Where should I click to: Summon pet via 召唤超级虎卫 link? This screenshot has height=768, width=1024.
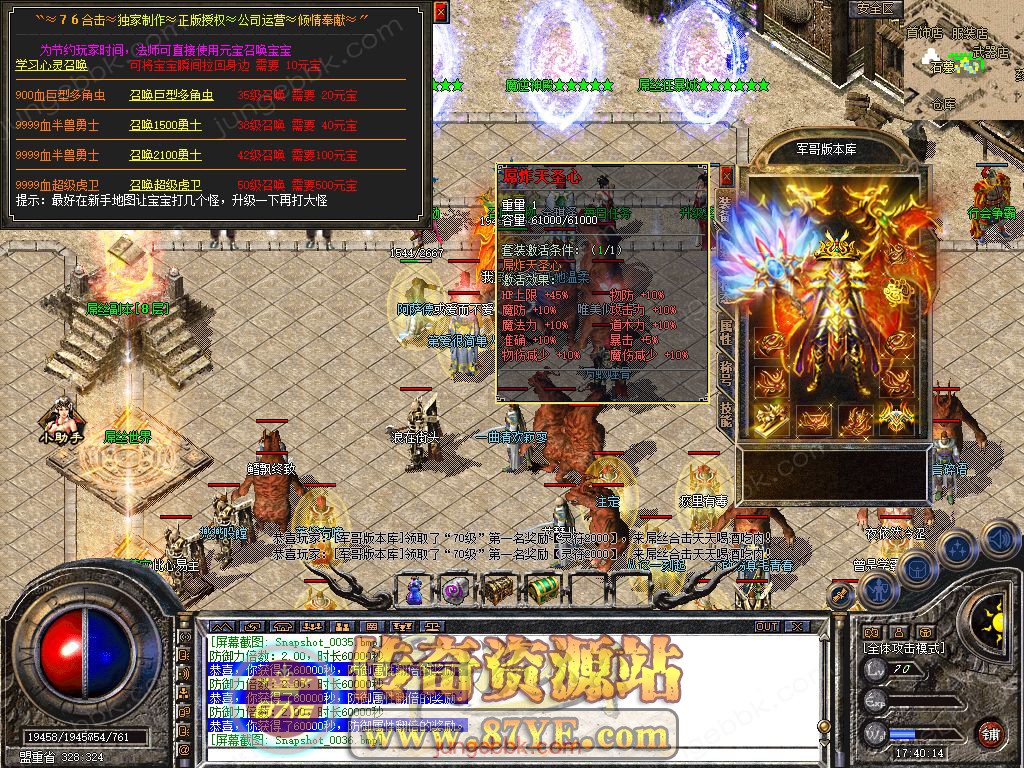(165, 185)
